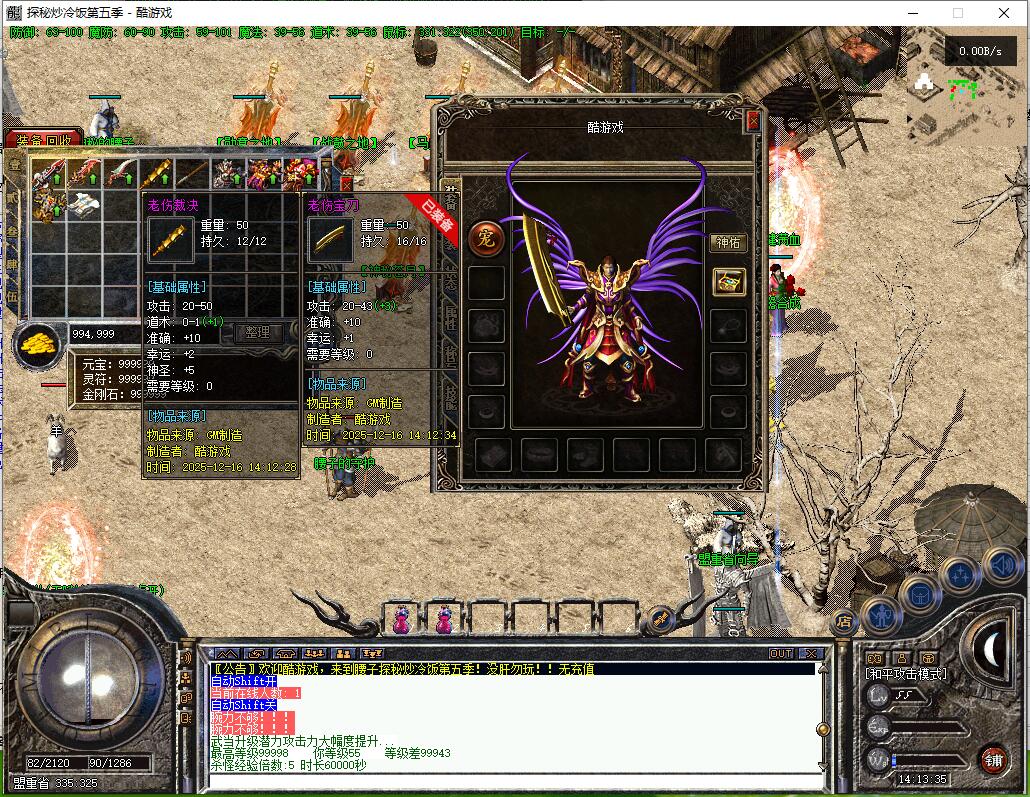Close the character equipment panel
1030x797 pixels.
point(753,121)
